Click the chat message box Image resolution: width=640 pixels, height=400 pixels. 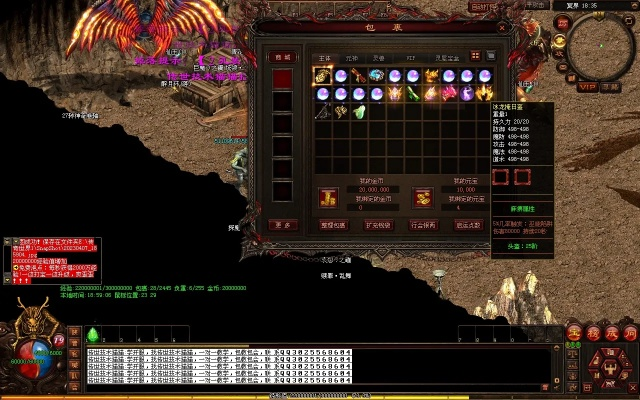[320, 369]
